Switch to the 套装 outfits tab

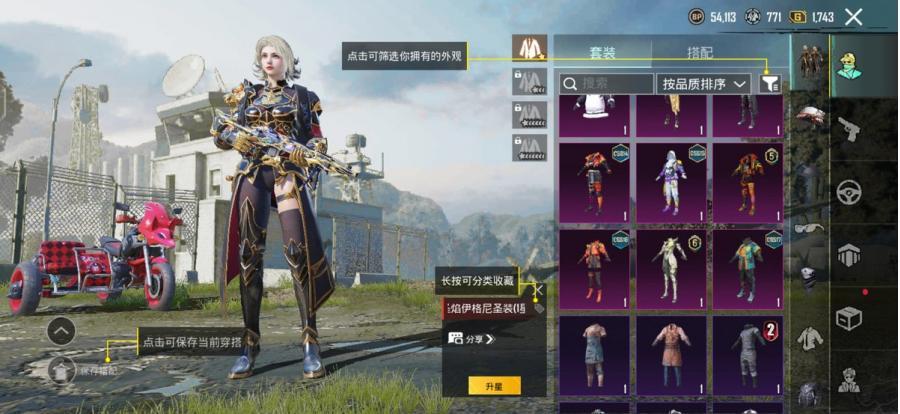pyautogui.click(x=602, y=48)
